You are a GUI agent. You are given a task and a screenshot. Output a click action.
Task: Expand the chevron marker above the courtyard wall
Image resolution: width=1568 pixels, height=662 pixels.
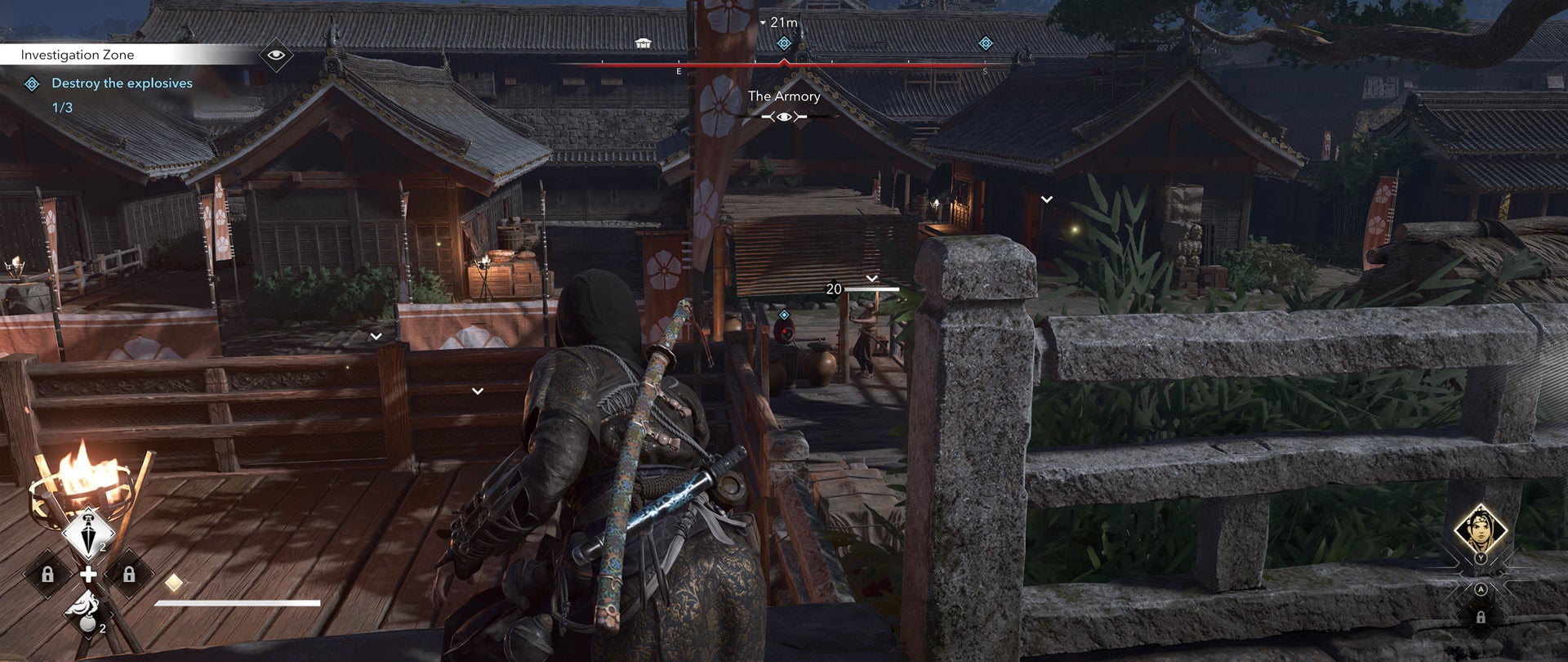tap(377, 334)
